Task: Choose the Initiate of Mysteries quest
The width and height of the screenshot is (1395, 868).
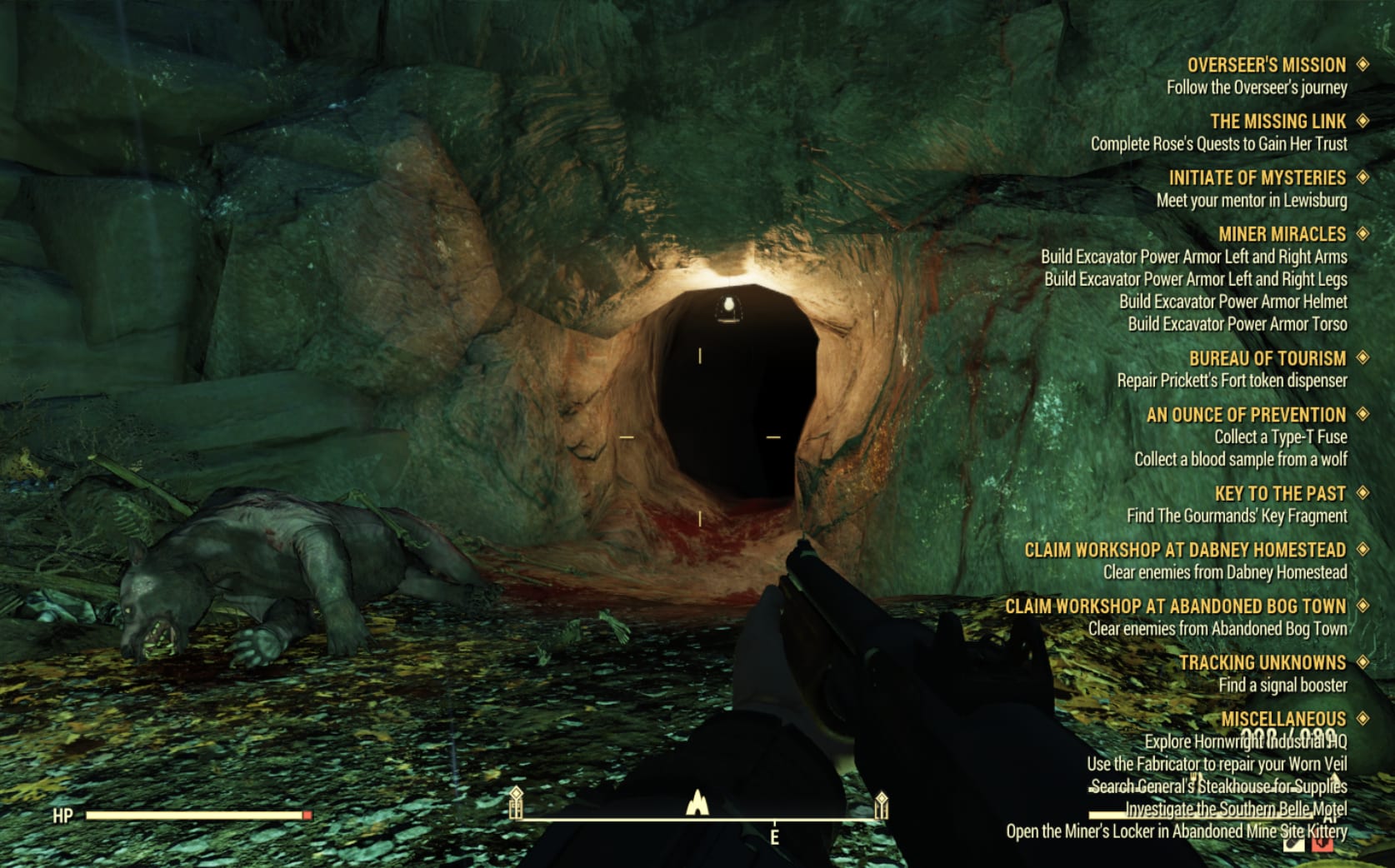Action: coord(1257,178)
